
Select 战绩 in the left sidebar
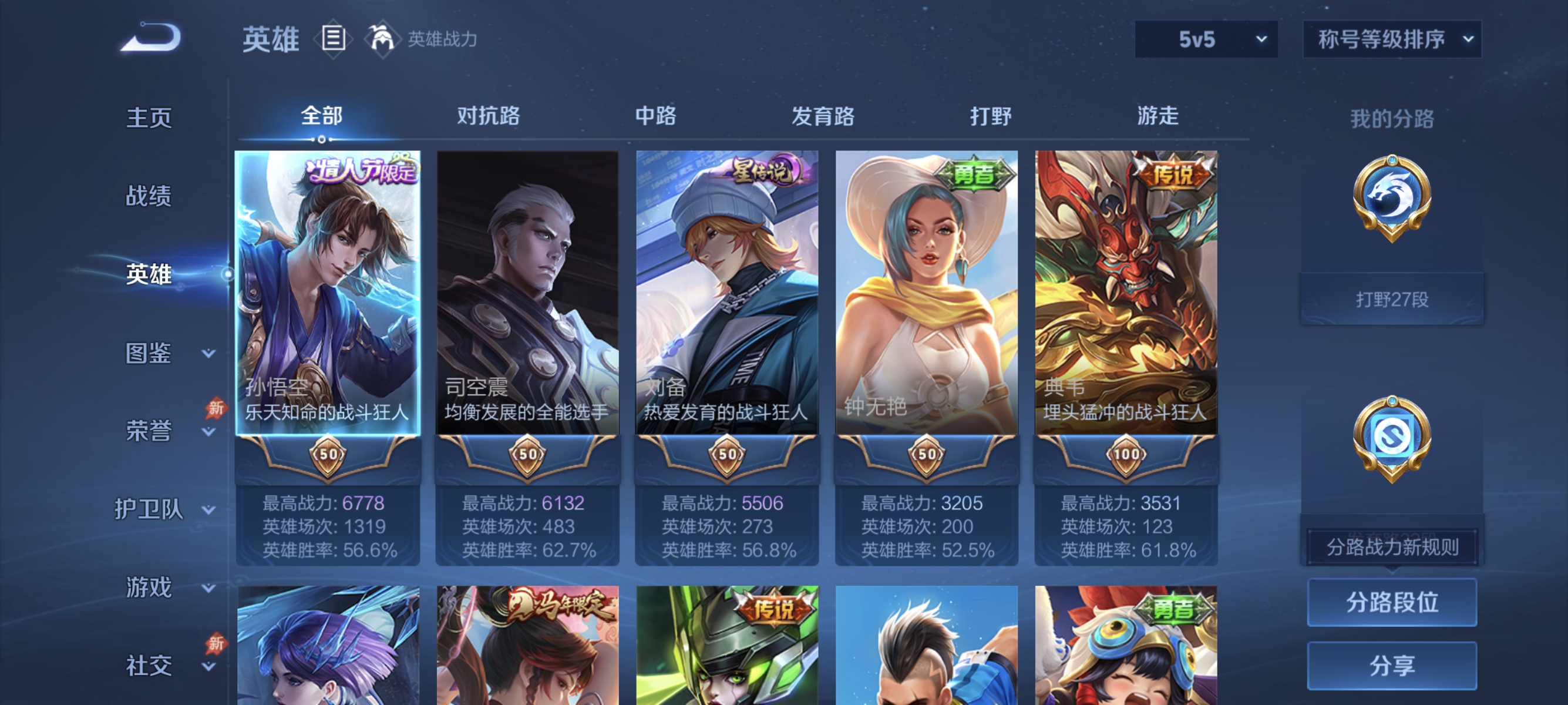(x=149, y=196)
